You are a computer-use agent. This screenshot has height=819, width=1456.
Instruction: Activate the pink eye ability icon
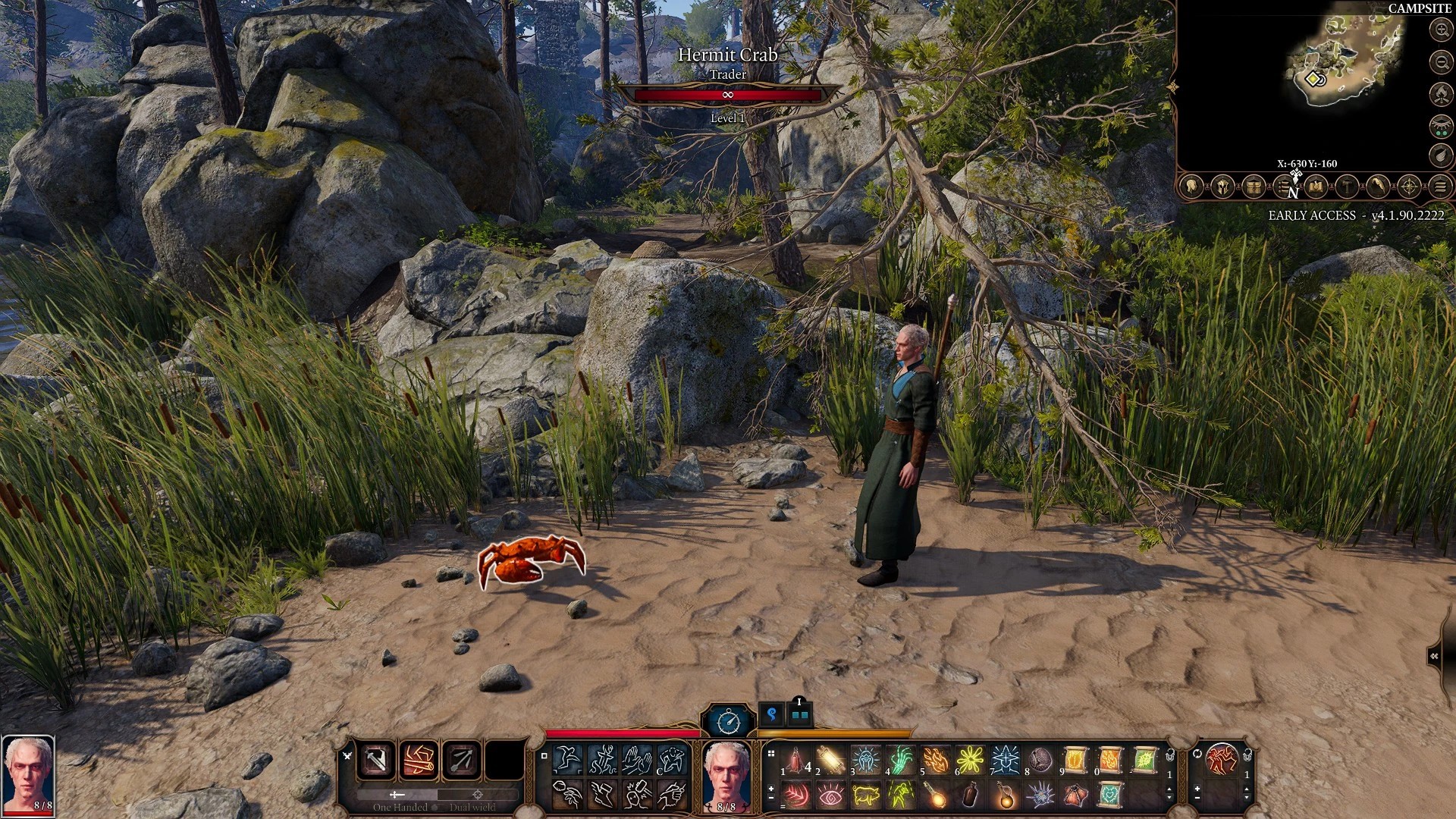pos(830,795)
